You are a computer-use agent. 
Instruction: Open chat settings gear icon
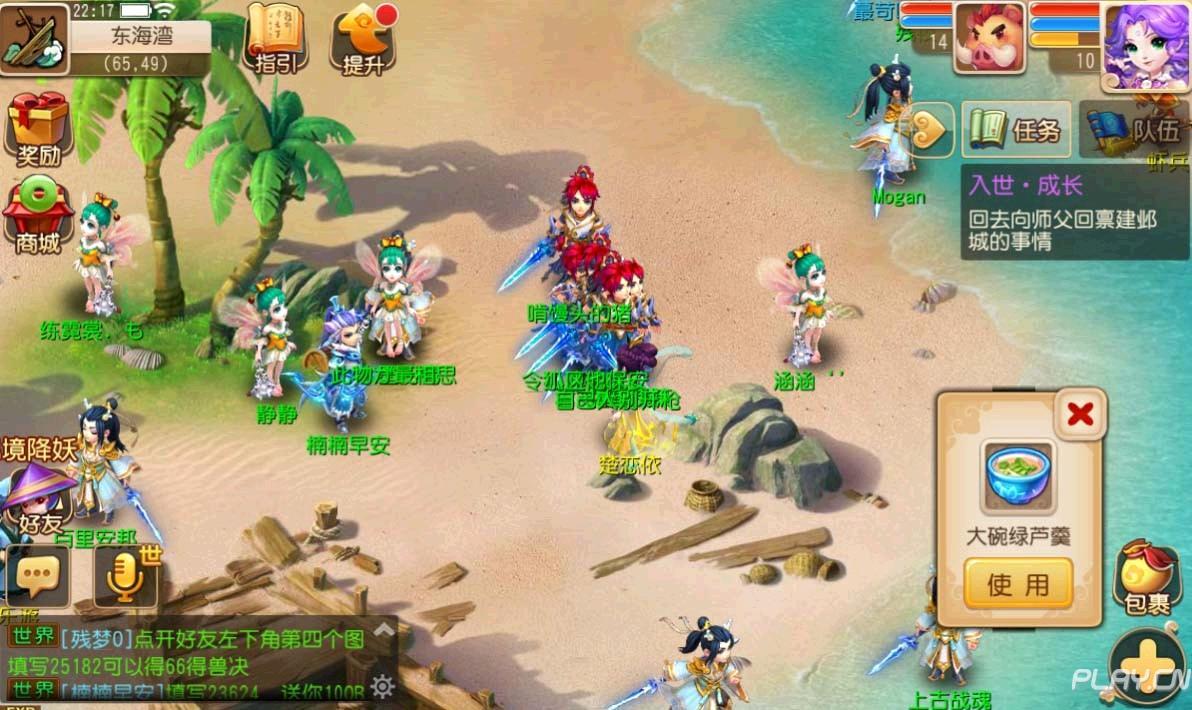coord(381,686)
